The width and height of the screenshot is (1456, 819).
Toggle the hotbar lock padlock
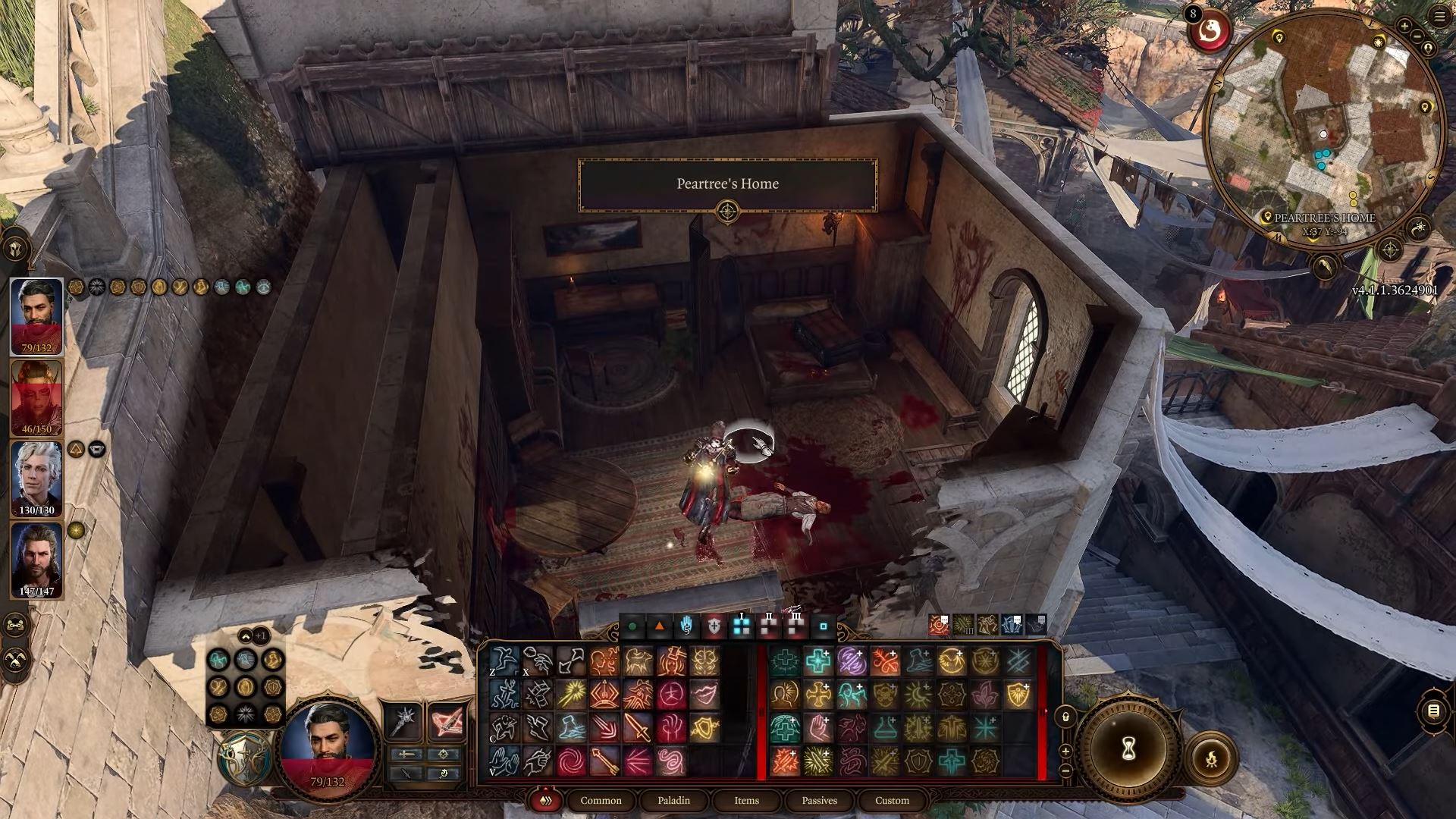click(x=1065, y=717)
